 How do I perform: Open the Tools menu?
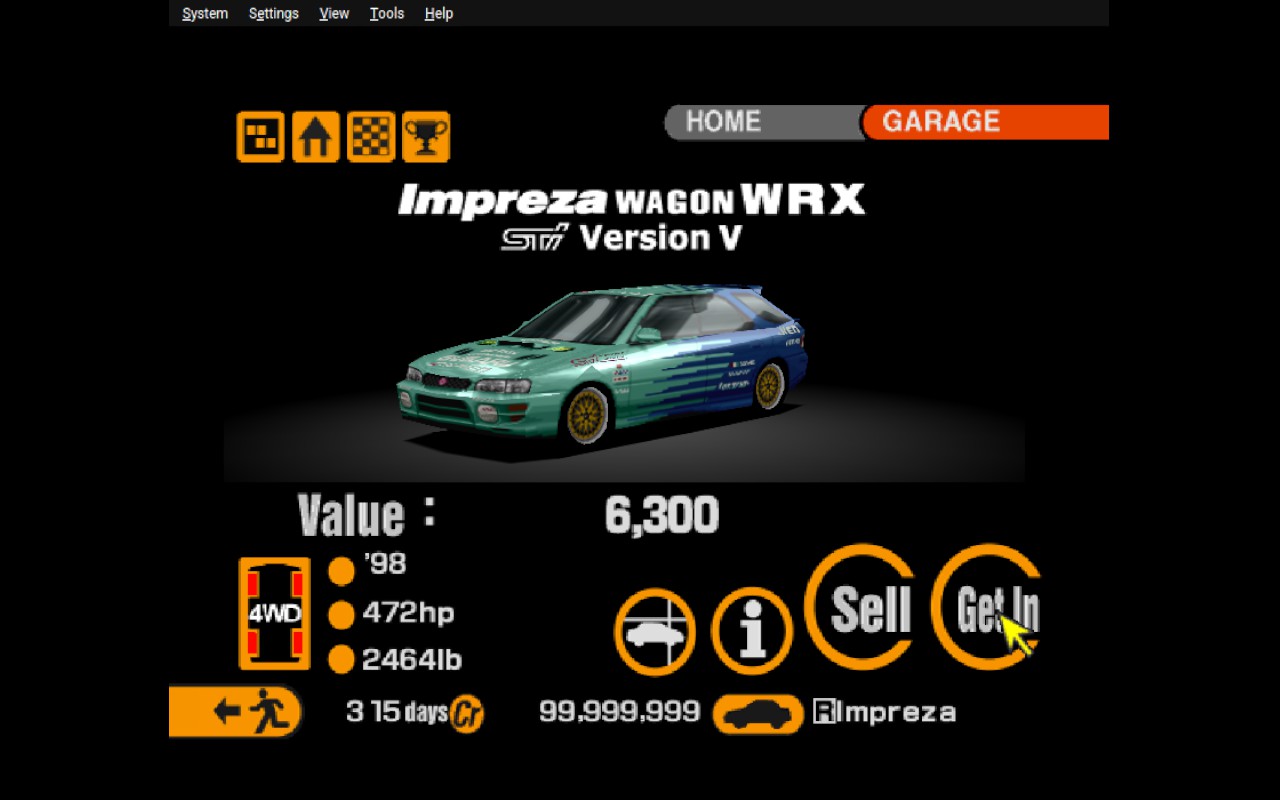[386, 13]
